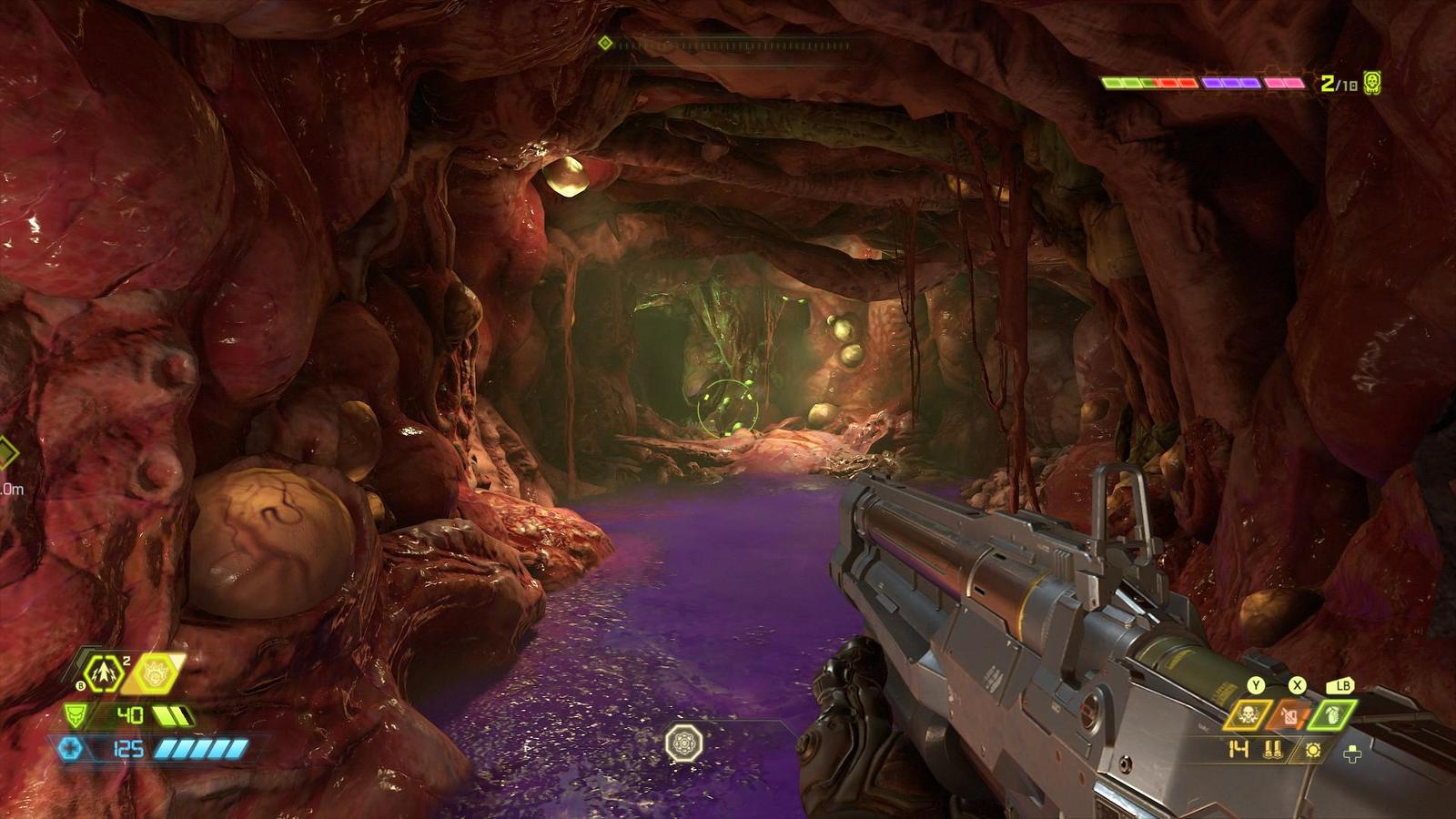This screenshot has height=819, width=1456.
Task: Click the d-pad weapon switch icon
Action: coord(1352,753)
